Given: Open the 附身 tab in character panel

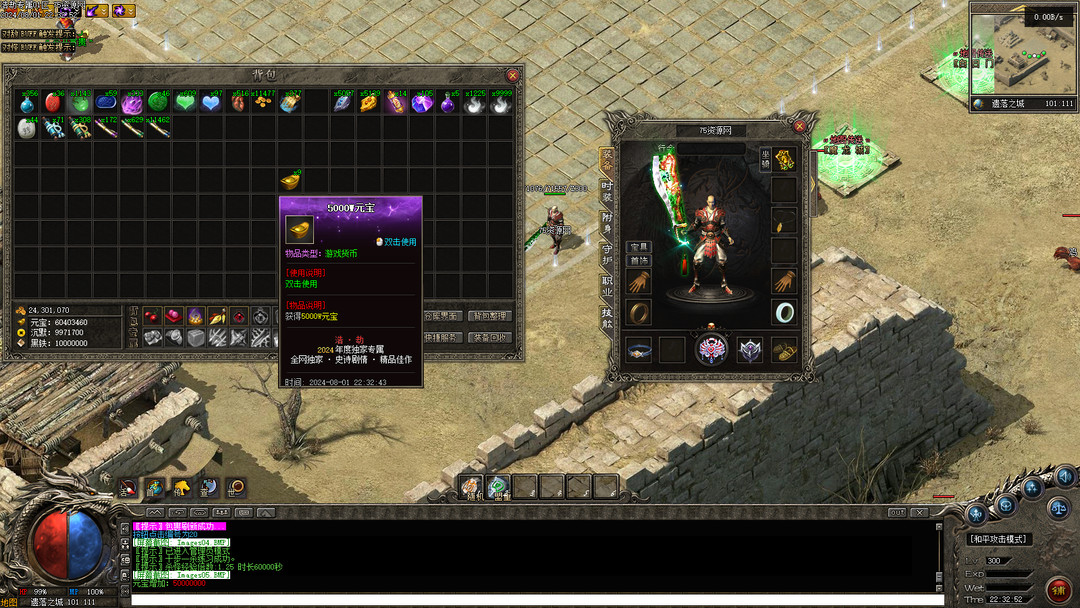Looking at the screenshot, I should tap(607, 222).
